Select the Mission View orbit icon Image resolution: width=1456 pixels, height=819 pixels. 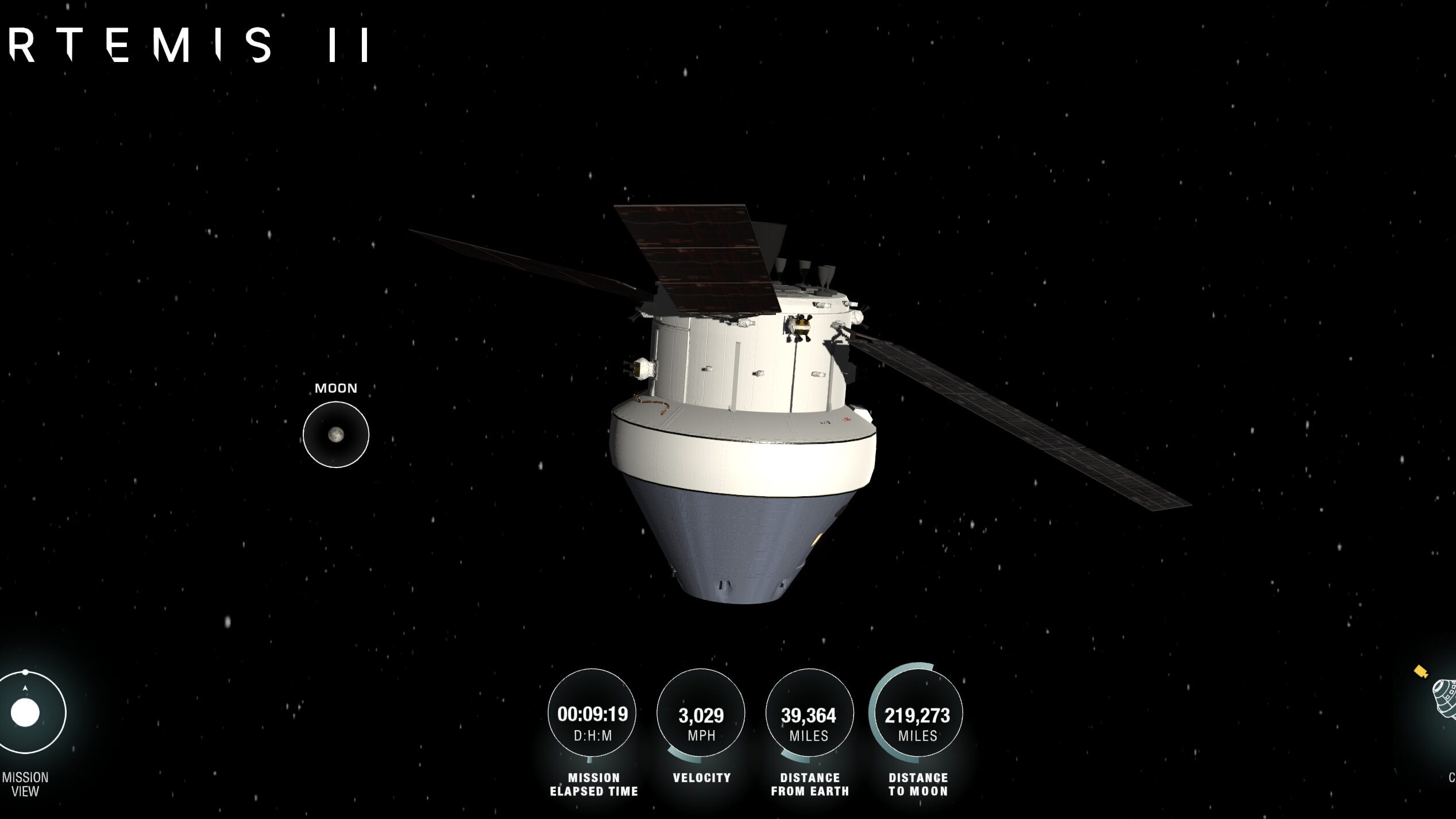coord(26,712)
